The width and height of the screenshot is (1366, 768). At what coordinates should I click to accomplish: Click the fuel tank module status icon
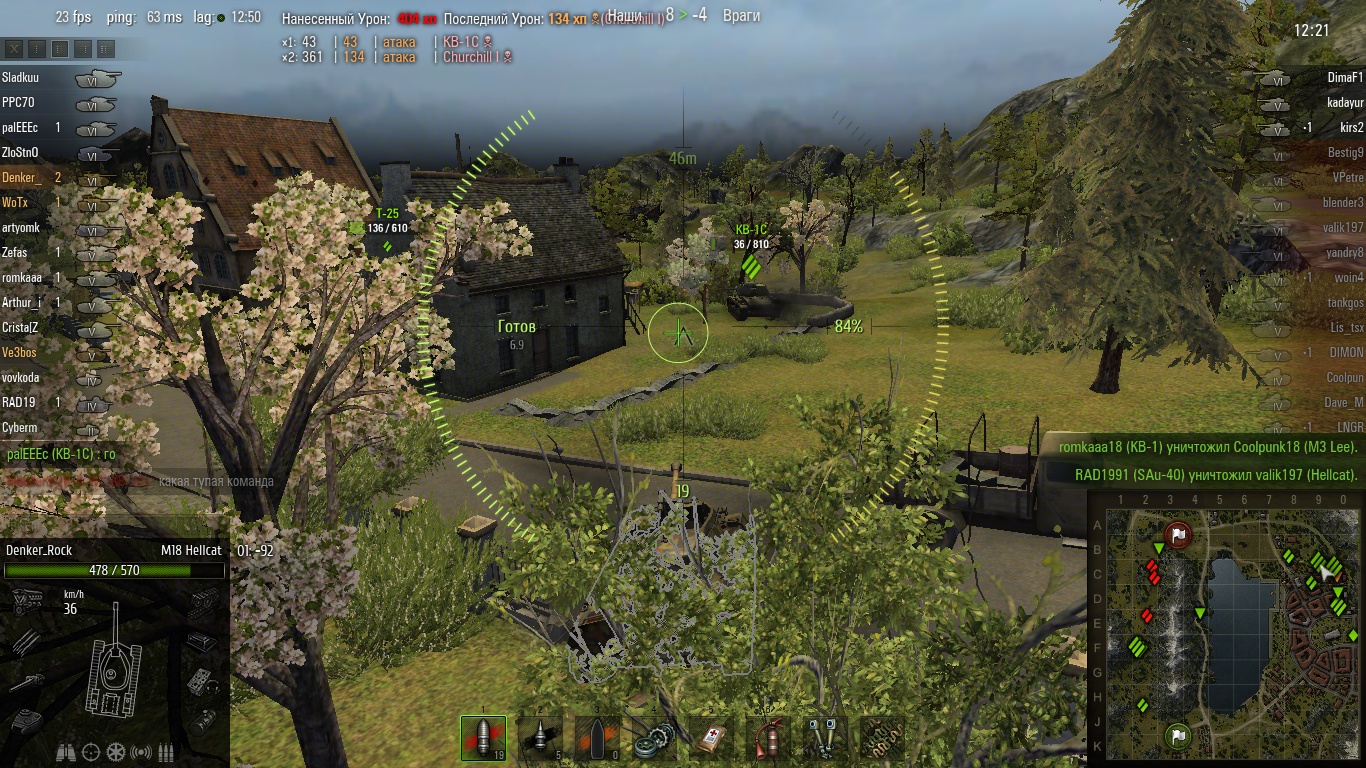[205, 720]
